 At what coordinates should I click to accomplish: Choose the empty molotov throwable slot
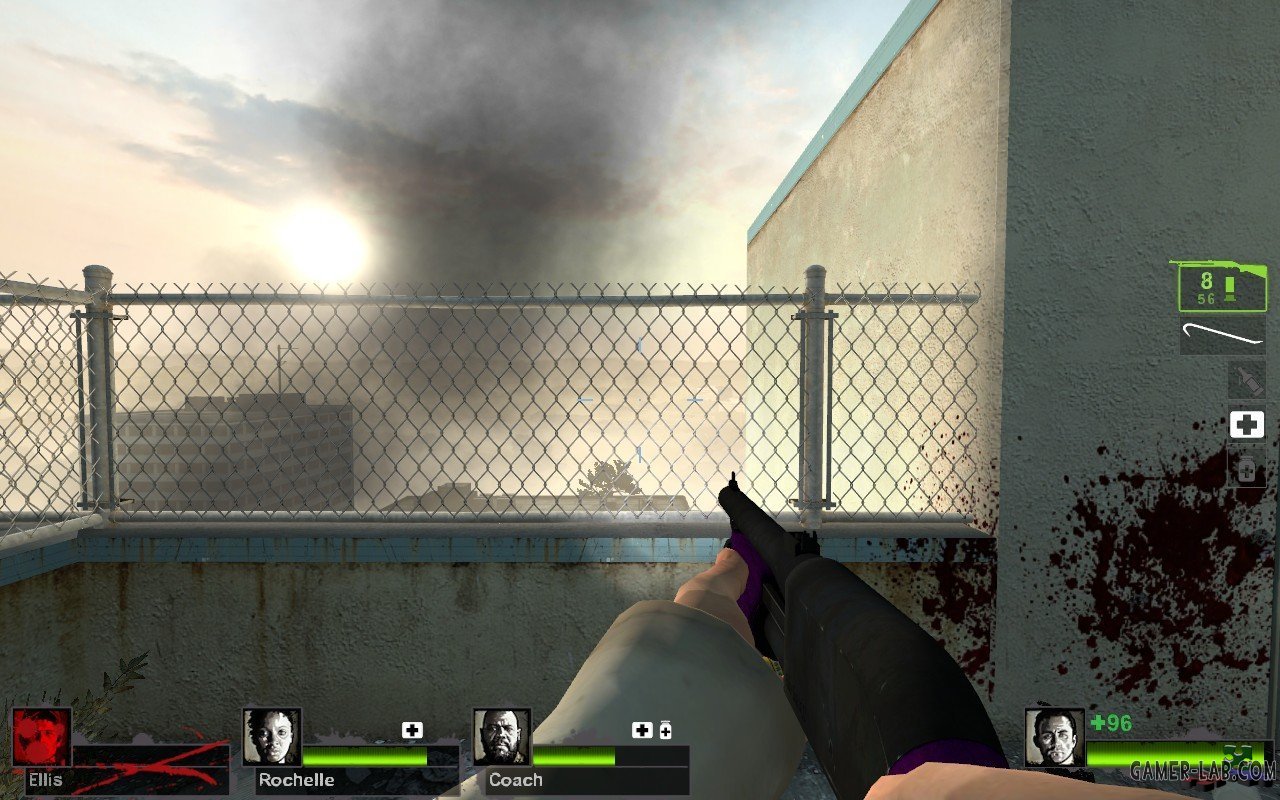tap(1247, 380)
